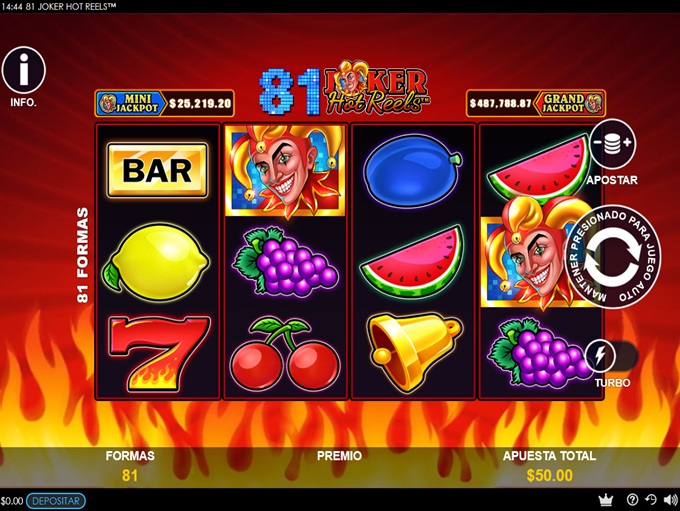This screenshot has width=680, height=511.
Task: View game history via clock icon
Action: pos(650,500)
